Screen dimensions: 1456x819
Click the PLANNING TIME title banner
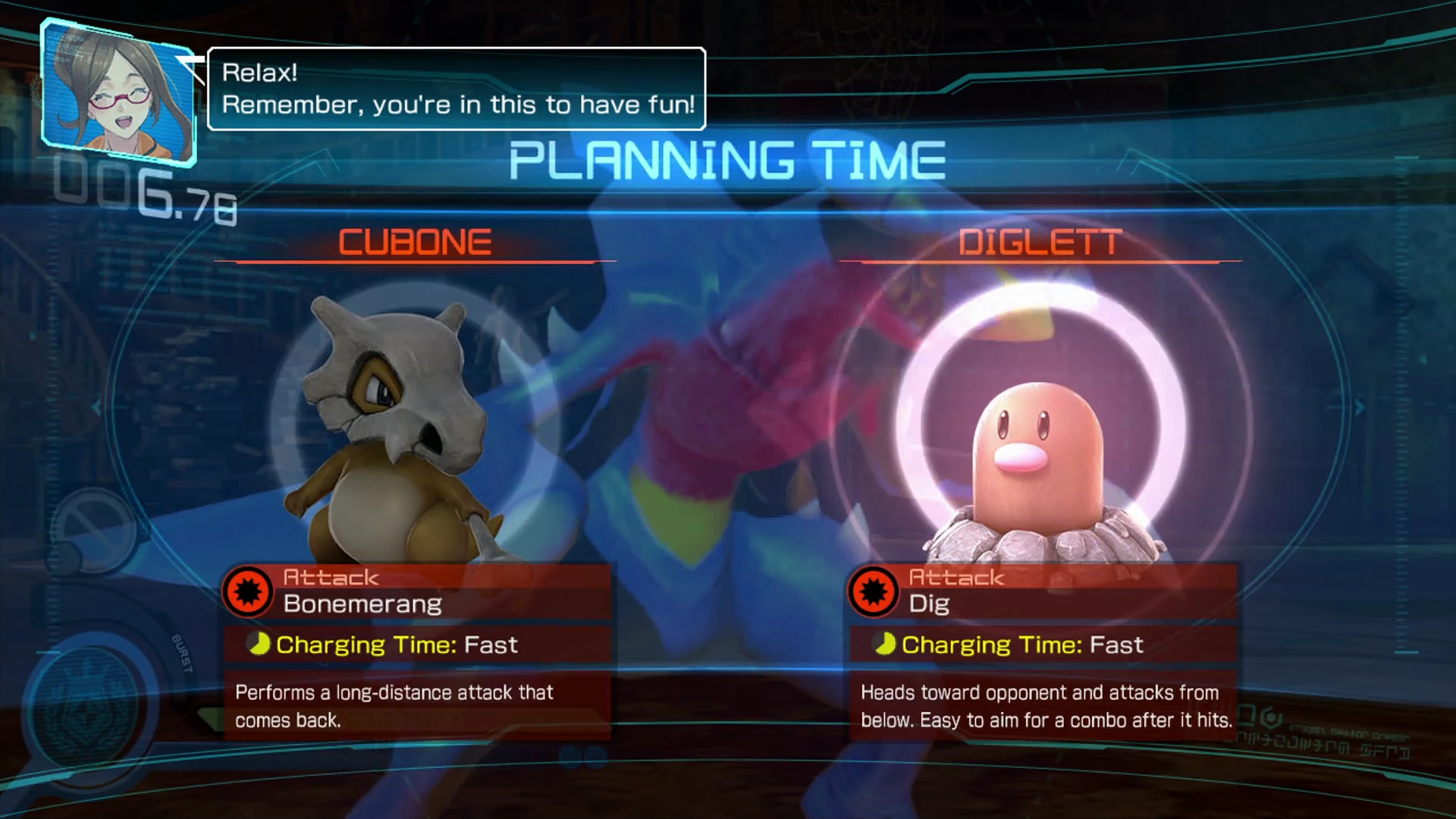[726, 159]
